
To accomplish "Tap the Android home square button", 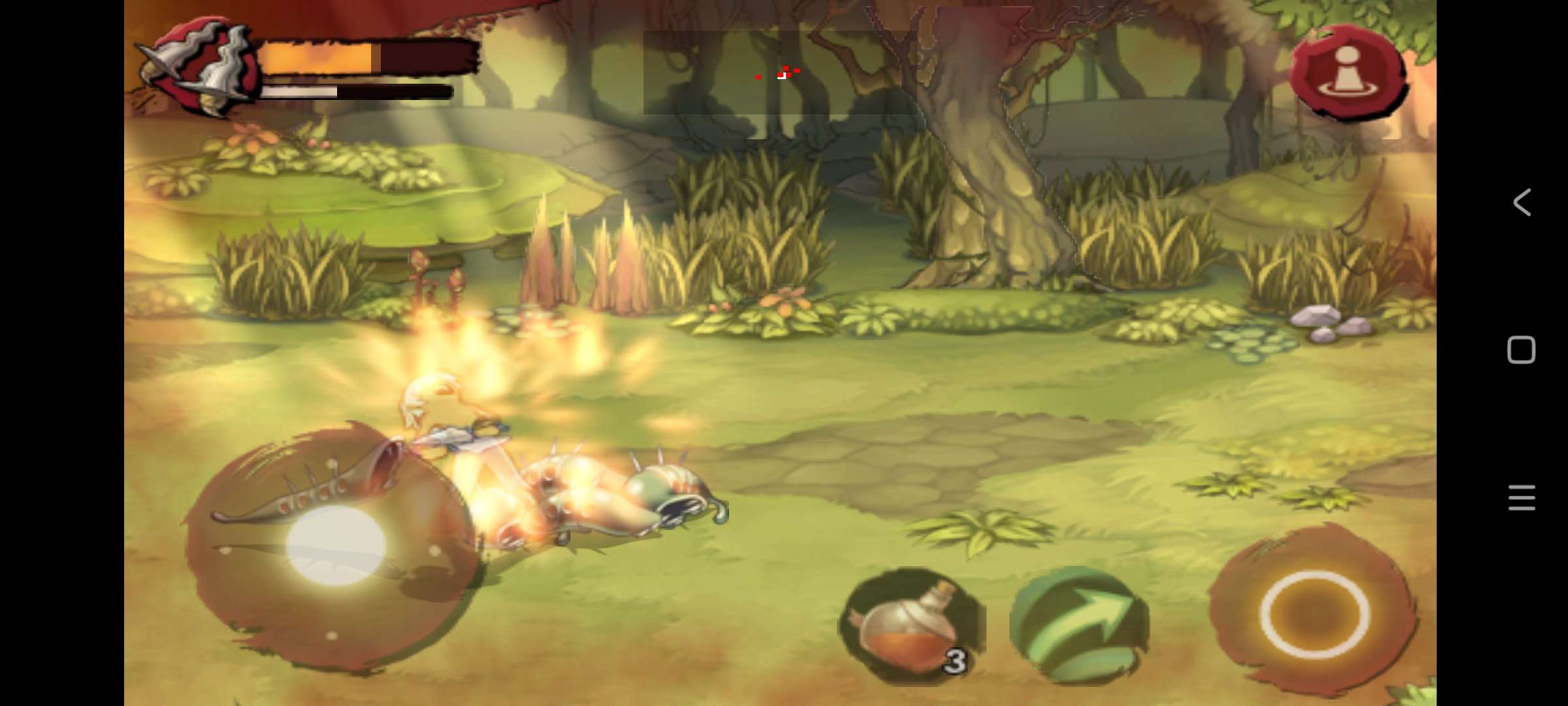I will tap(1521, 350).
